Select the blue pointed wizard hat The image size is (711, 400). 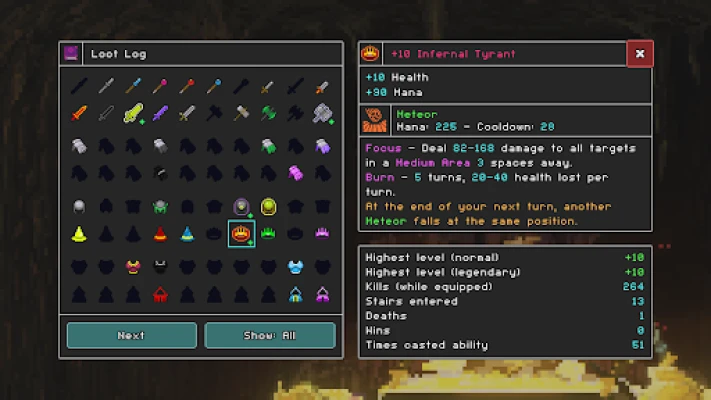[x=187, y=234]
